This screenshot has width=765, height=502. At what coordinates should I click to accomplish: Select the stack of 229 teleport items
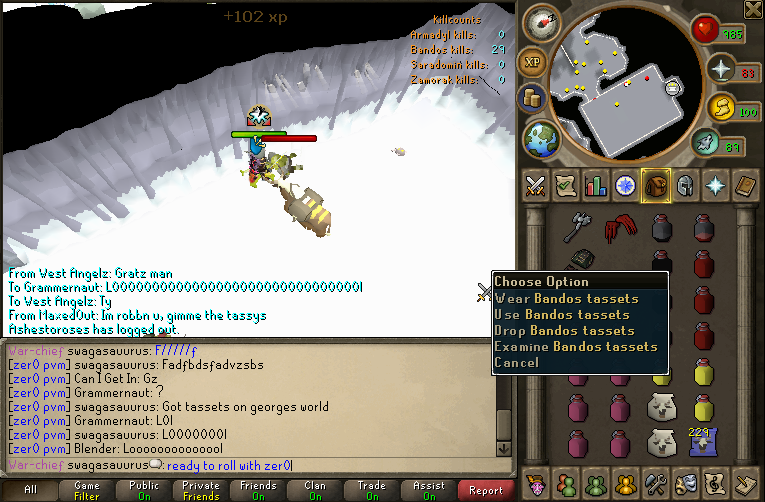tap(702, 441)
